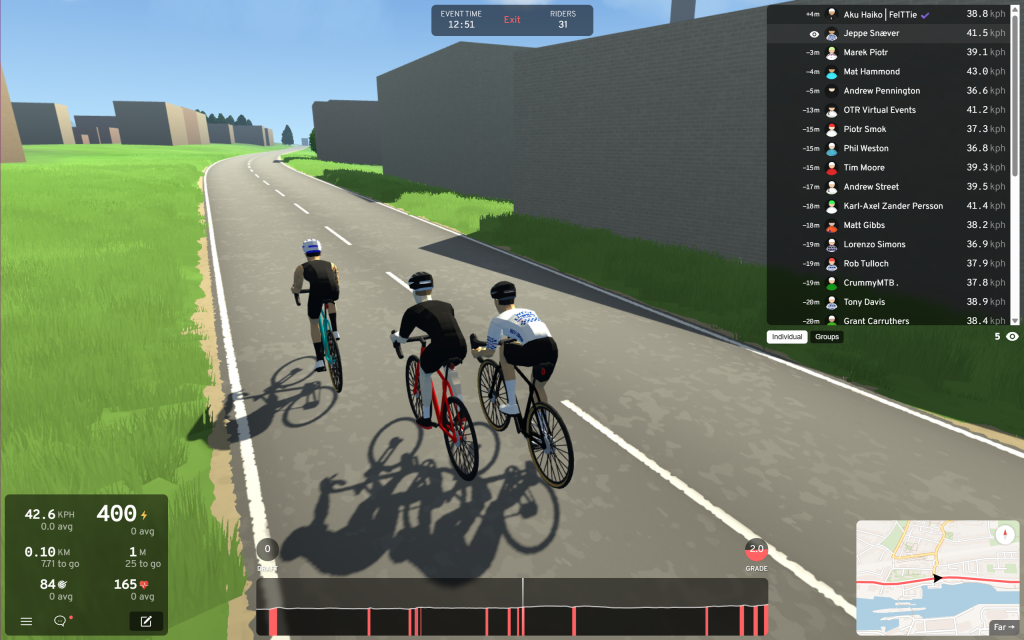Select rider Aku Haiko in the list
The height and width of the screenshot is (640, 1024).
click(x=885, y=15)
